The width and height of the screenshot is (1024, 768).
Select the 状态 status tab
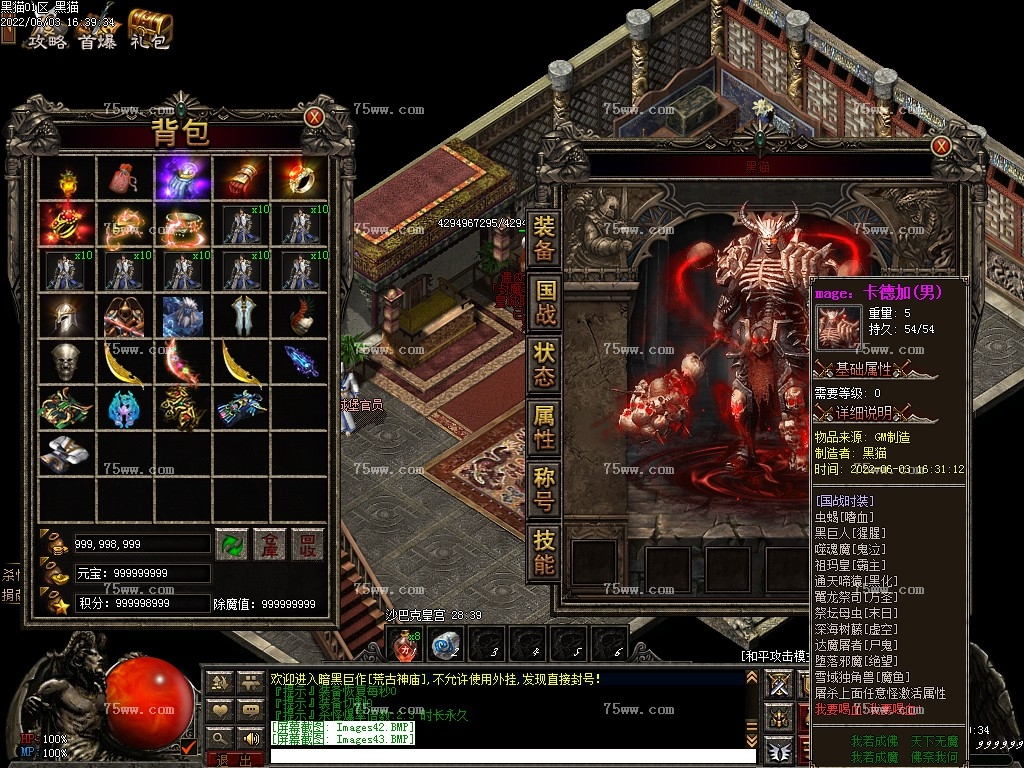click(x=544, y=365)
